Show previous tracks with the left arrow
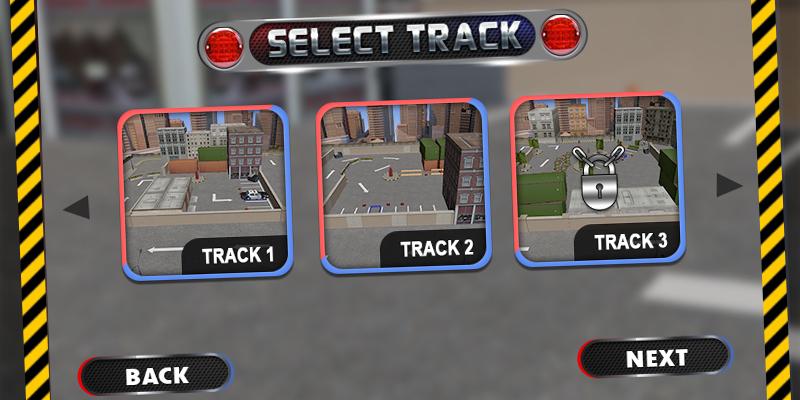The width and height of the screenshot is (800, 400). click(77, 208)
